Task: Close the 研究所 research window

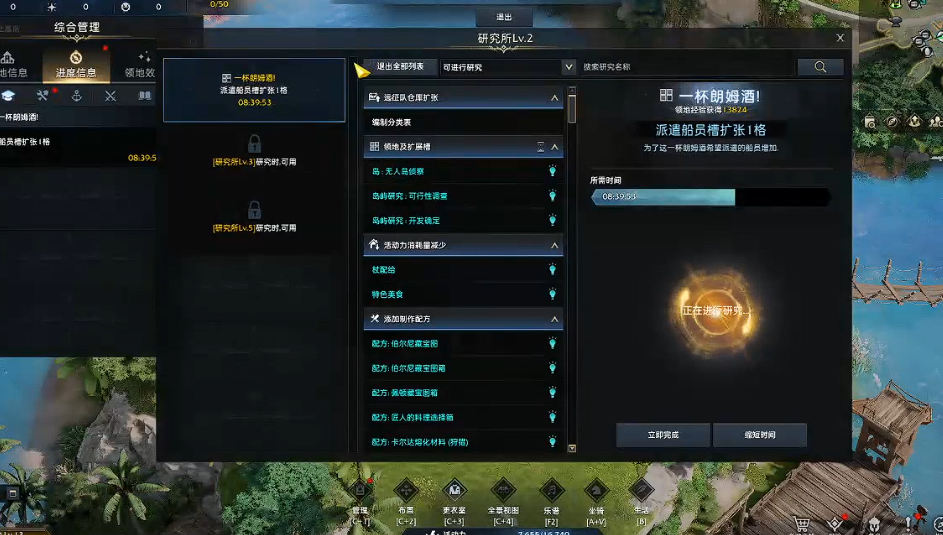Action: (x=841, y=38)
